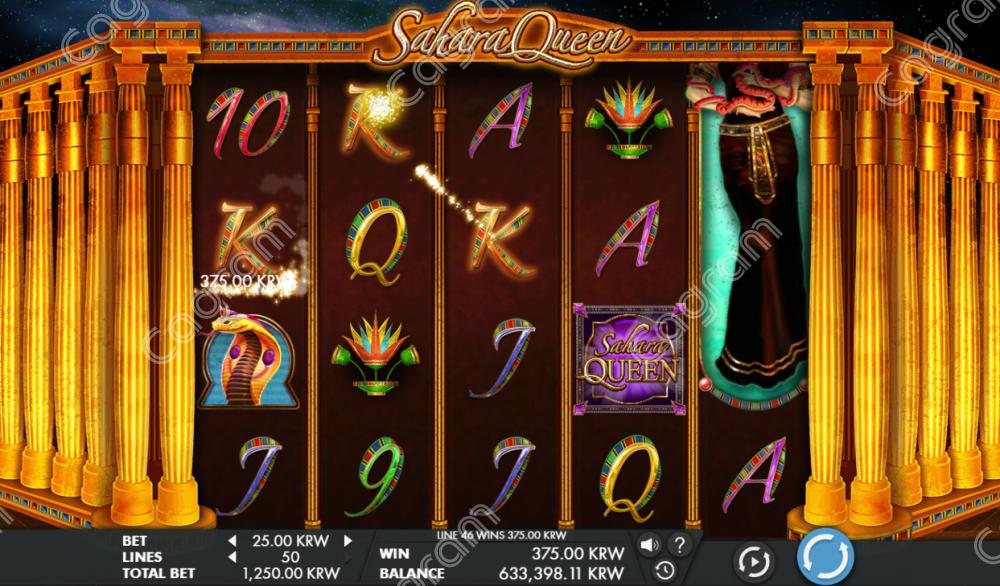Reduce the number of lines
Viewport: 1000px width, 586px height.
pyautogui.click(x=233, y=557)
